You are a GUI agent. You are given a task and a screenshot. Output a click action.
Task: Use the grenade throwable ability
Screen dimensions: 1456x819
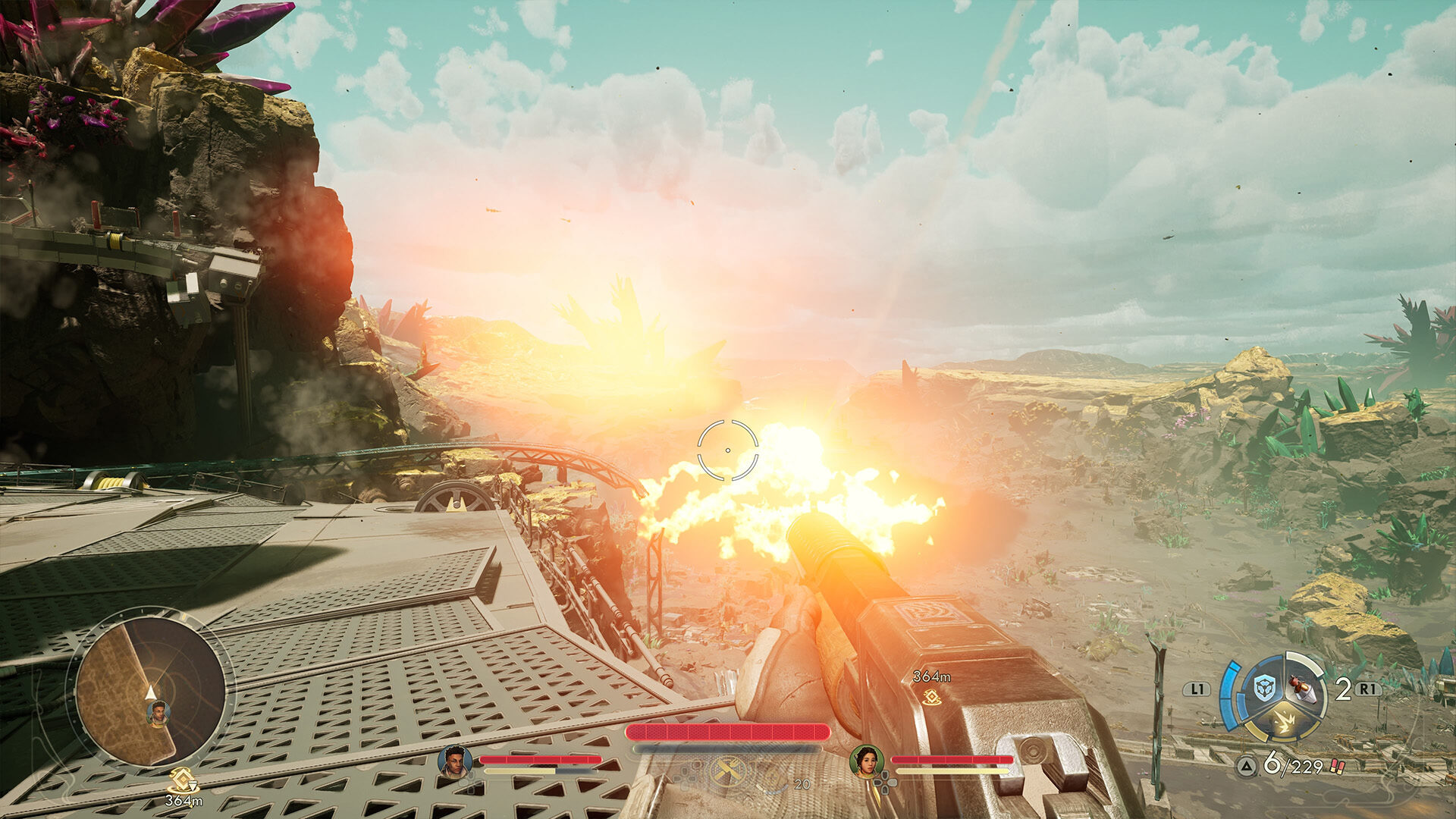(x=1301, y=687)
